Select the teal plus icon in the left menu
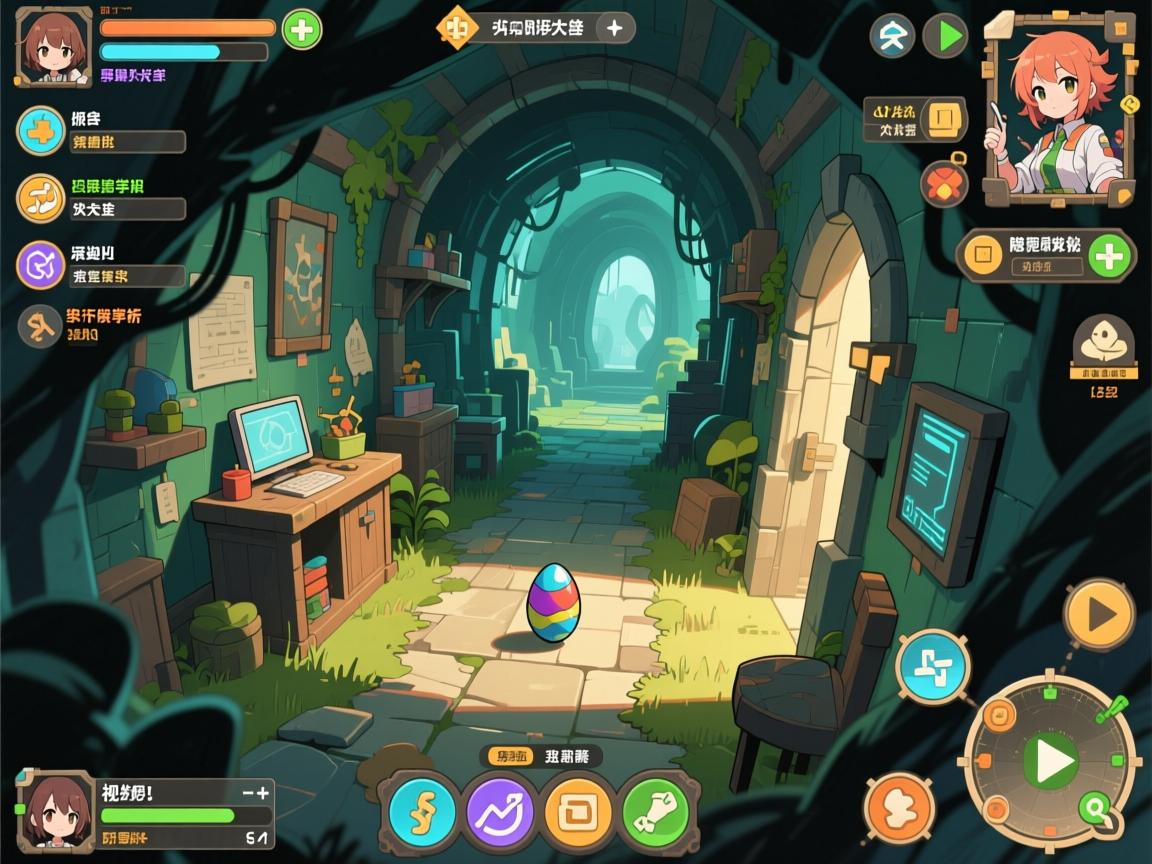The width and height of the screenshot is (1152, 864). coord(41,131)
